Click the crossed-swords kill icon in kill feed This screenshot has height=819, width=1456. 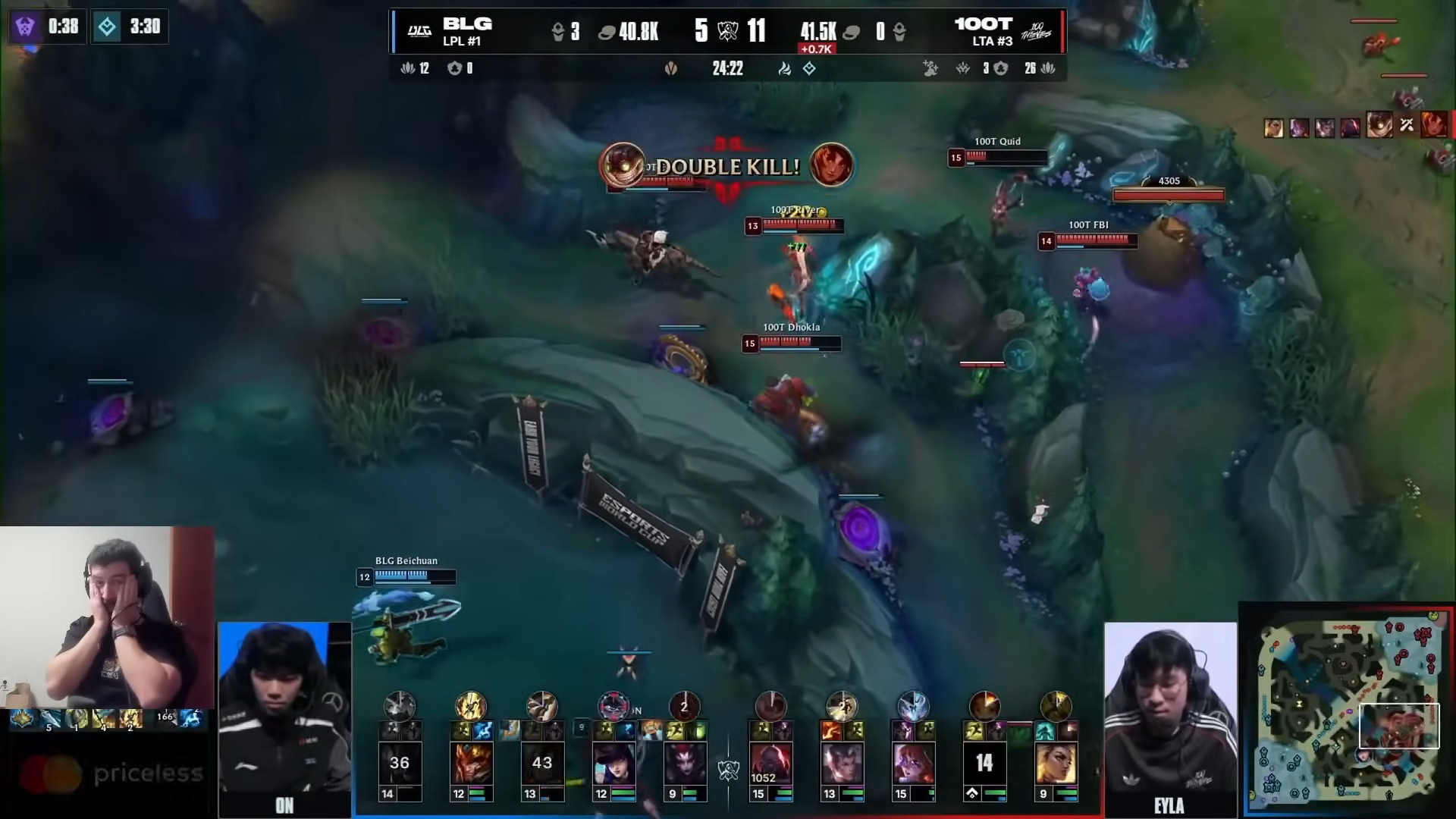click(1407, 125)
